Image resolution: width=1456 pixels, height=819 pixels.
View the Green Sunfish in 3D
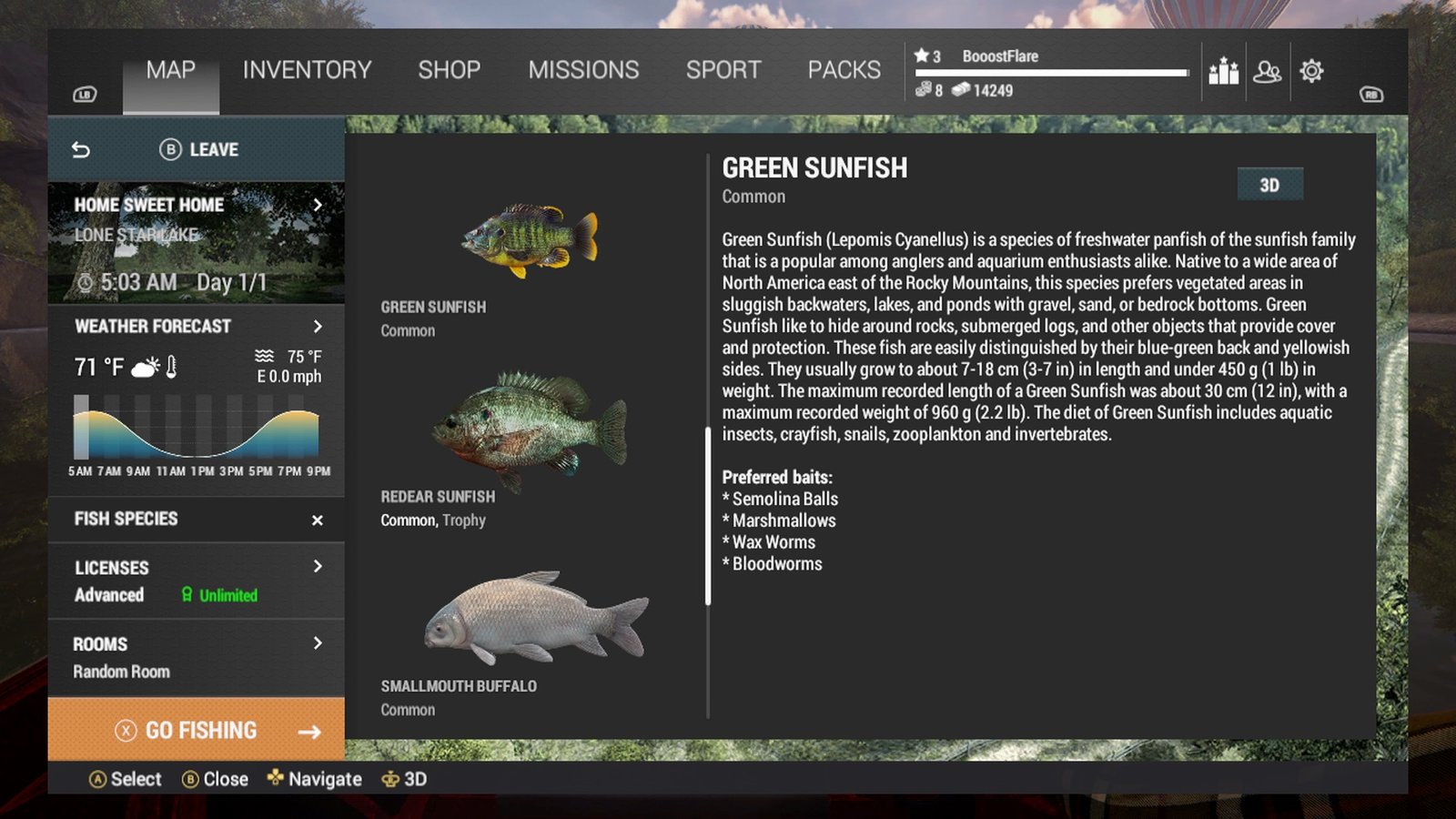(x=1269, y=185)
